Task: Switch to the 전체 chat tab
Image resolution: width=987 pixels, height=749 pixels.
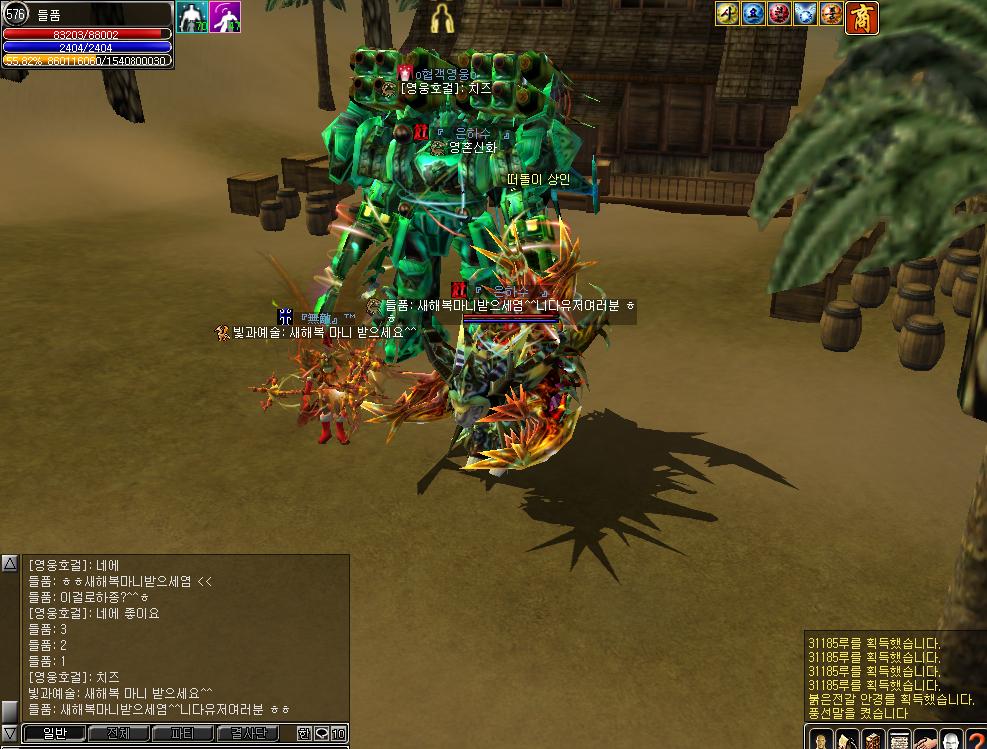Action: (x=118, y=734)
